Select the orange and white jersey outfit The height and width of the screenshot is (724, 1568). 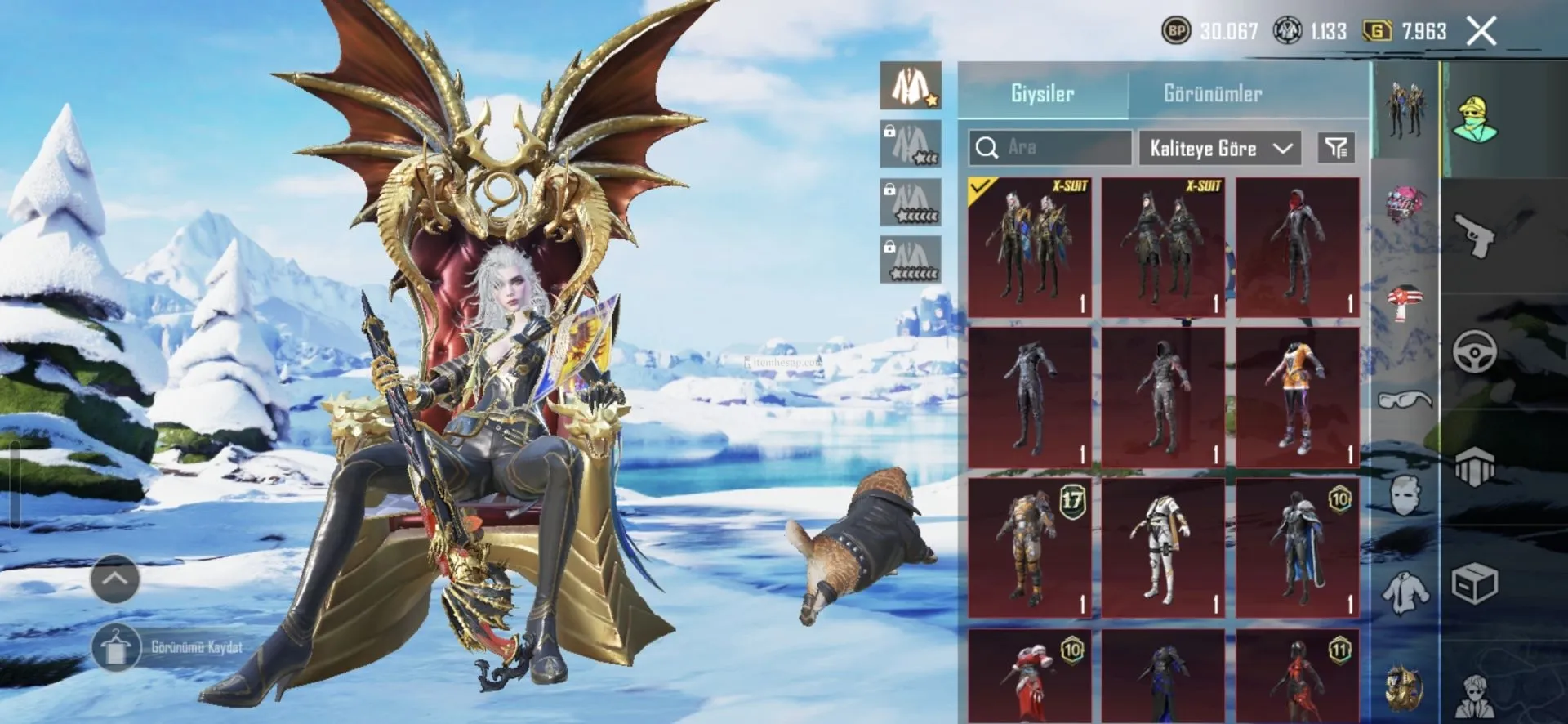click(1297, 398)
